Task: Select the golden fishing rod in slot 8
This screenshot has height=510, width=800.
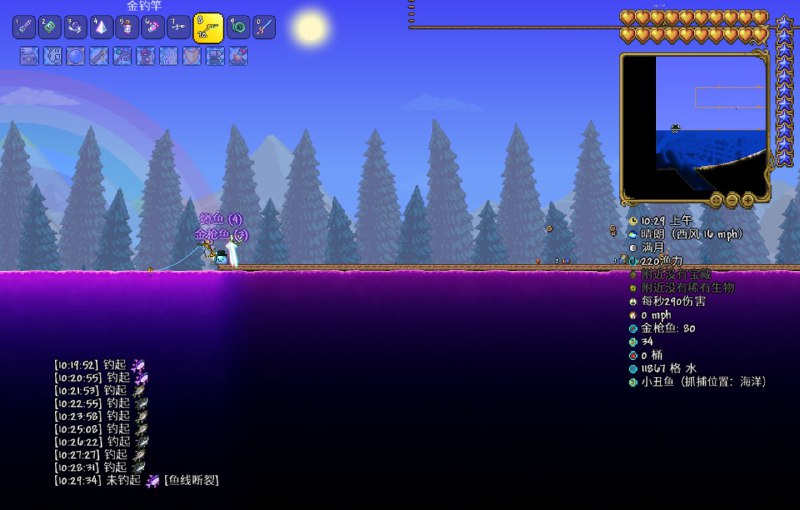Action: (208, 27)
